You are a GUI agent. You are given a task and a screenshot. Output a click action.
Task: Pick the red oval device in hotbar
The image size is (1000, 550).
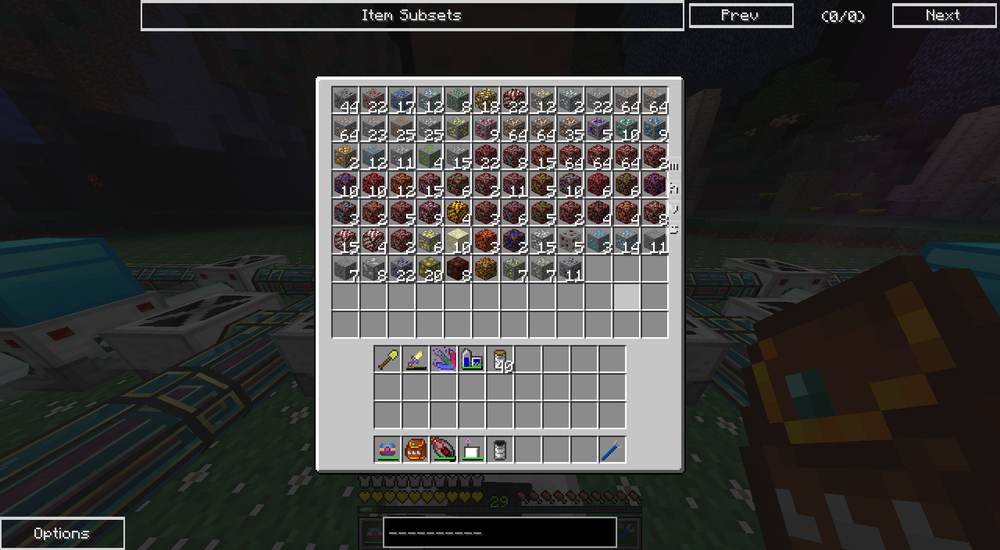[444, 450]
